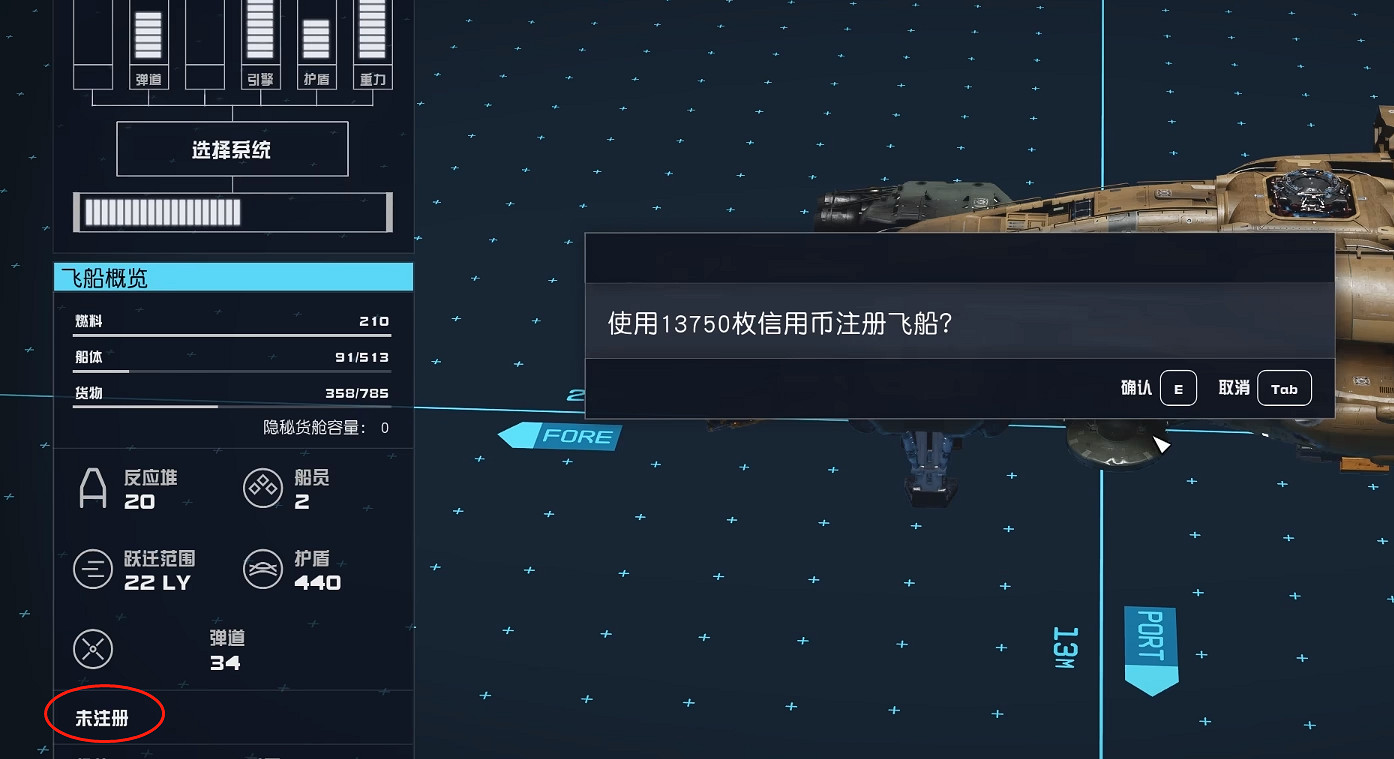Confirm ship registration with 确认

point(1177,388)
